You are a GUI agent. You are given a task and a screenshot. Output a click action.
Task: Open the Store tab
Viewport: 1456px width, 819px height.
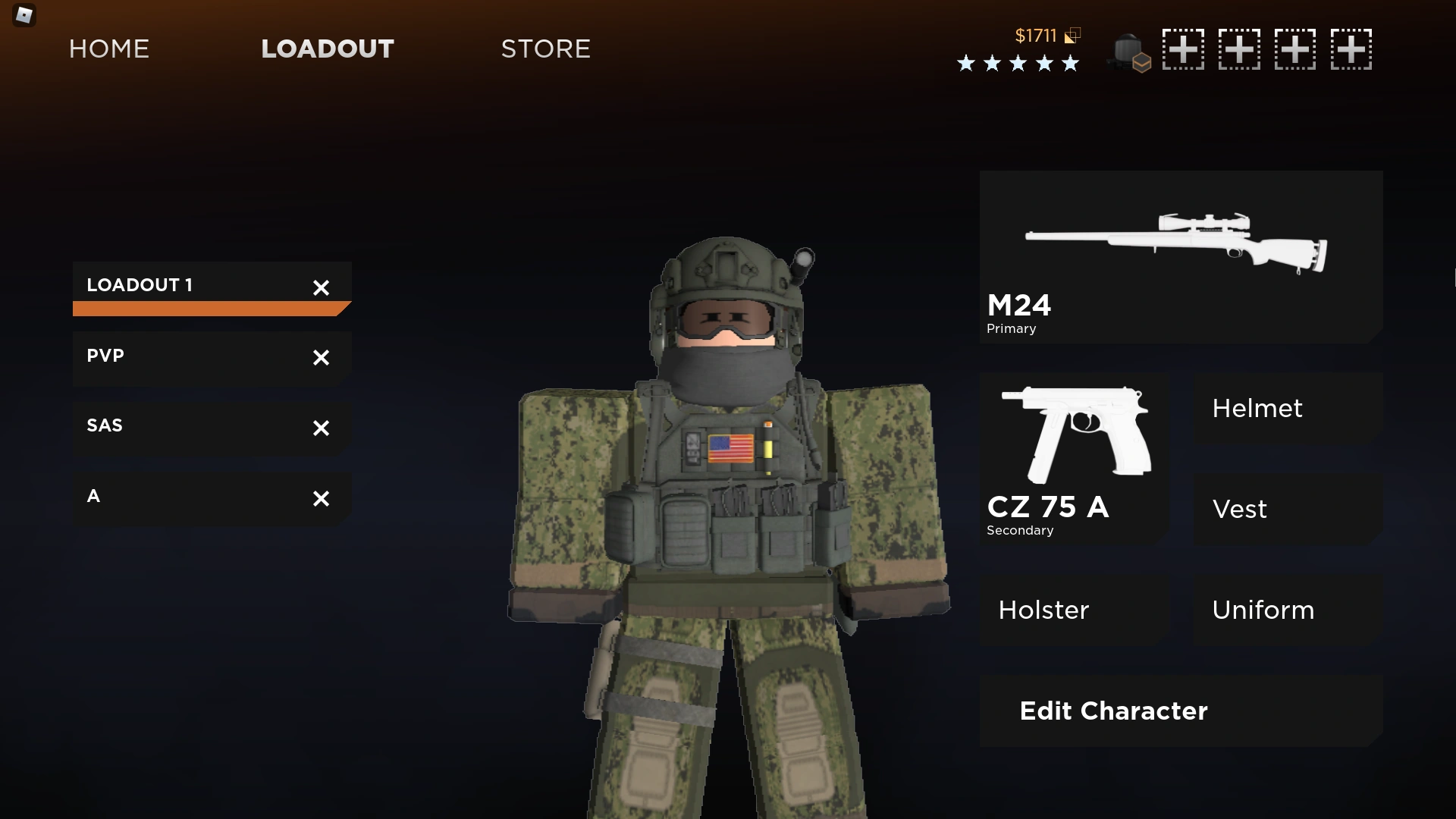click(x=545, y=49)
